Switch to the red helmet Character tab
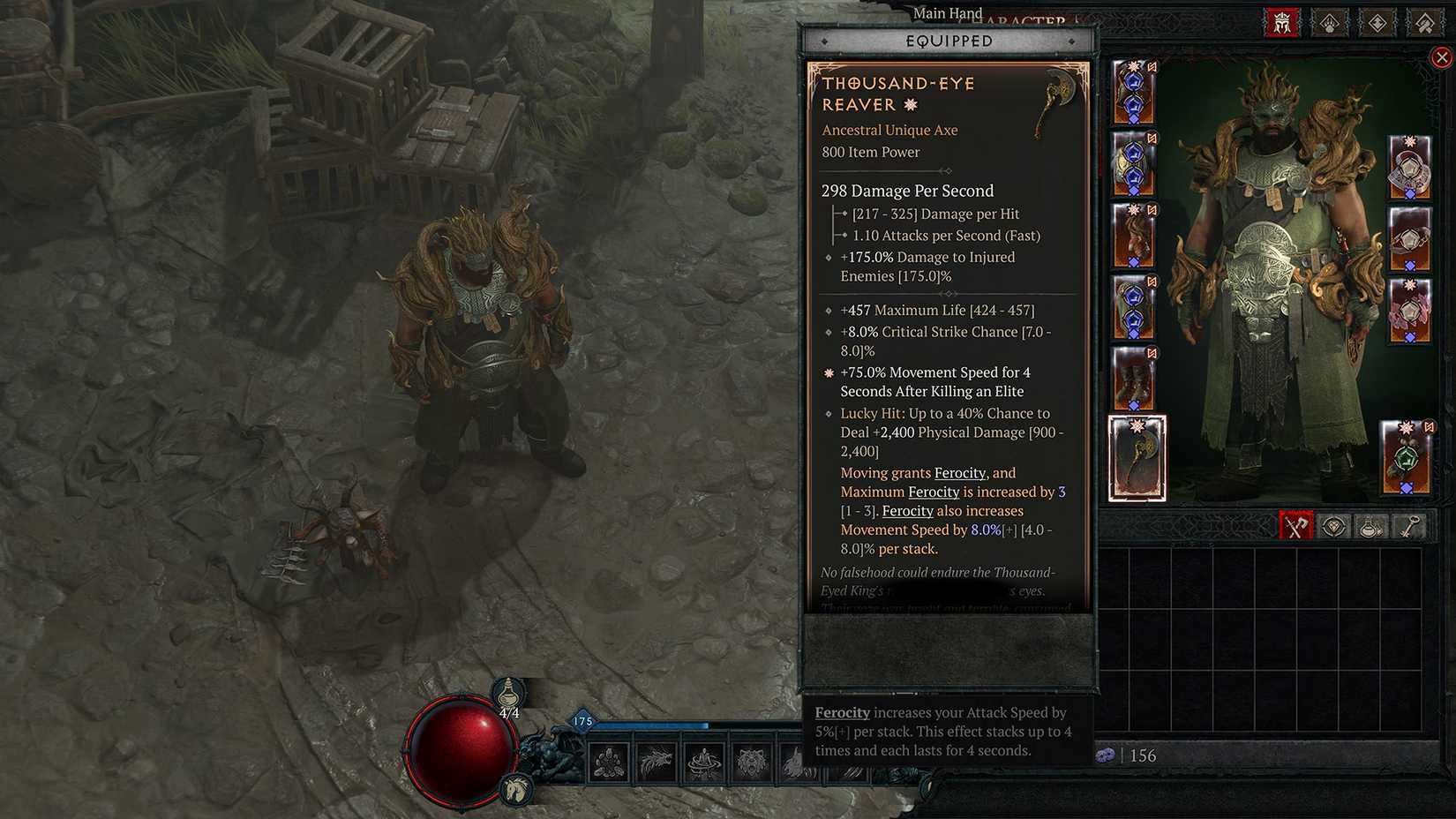 click(x=1280, y=24)
